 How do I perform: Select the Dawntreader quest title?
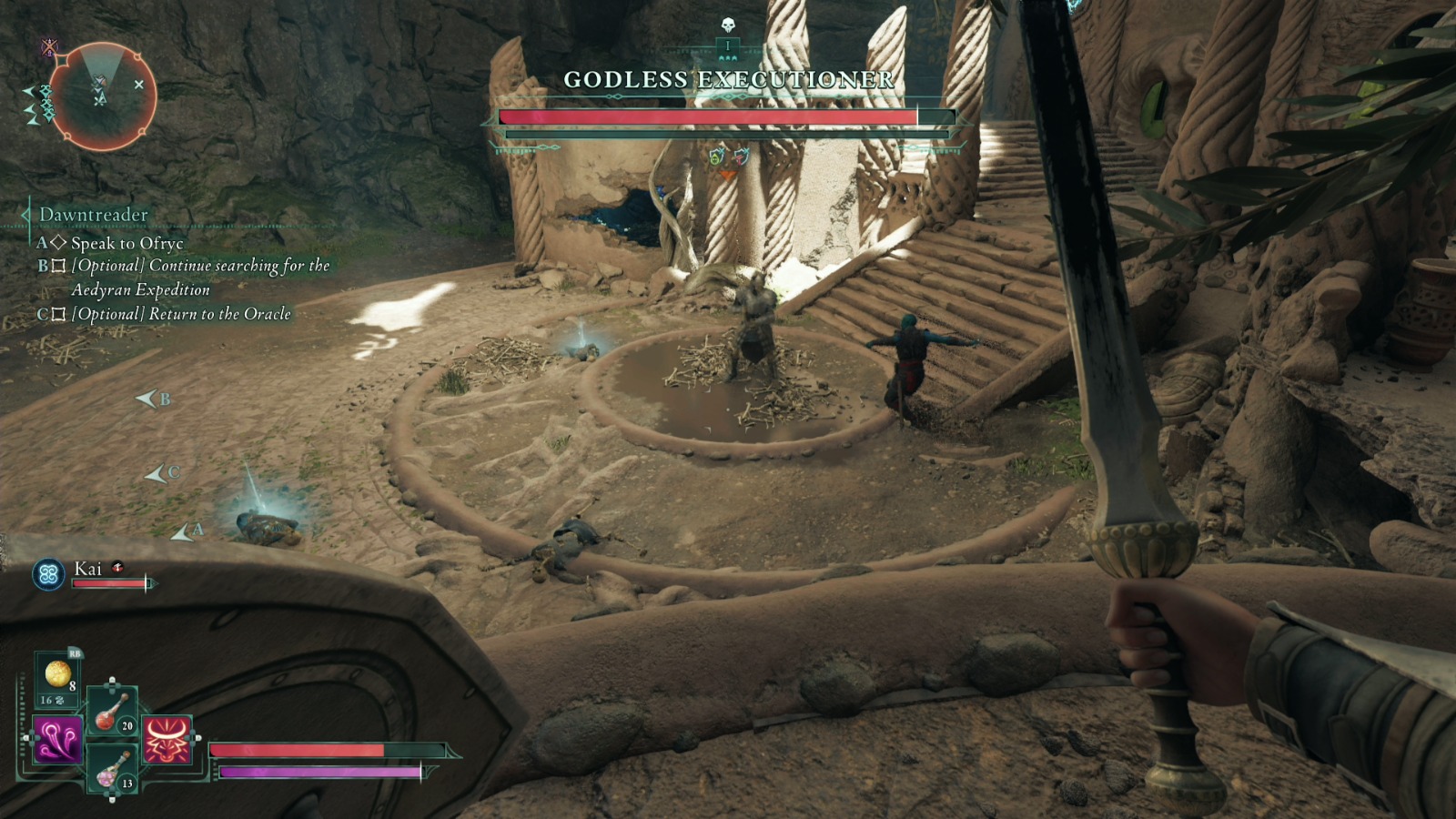pos(93,215)
